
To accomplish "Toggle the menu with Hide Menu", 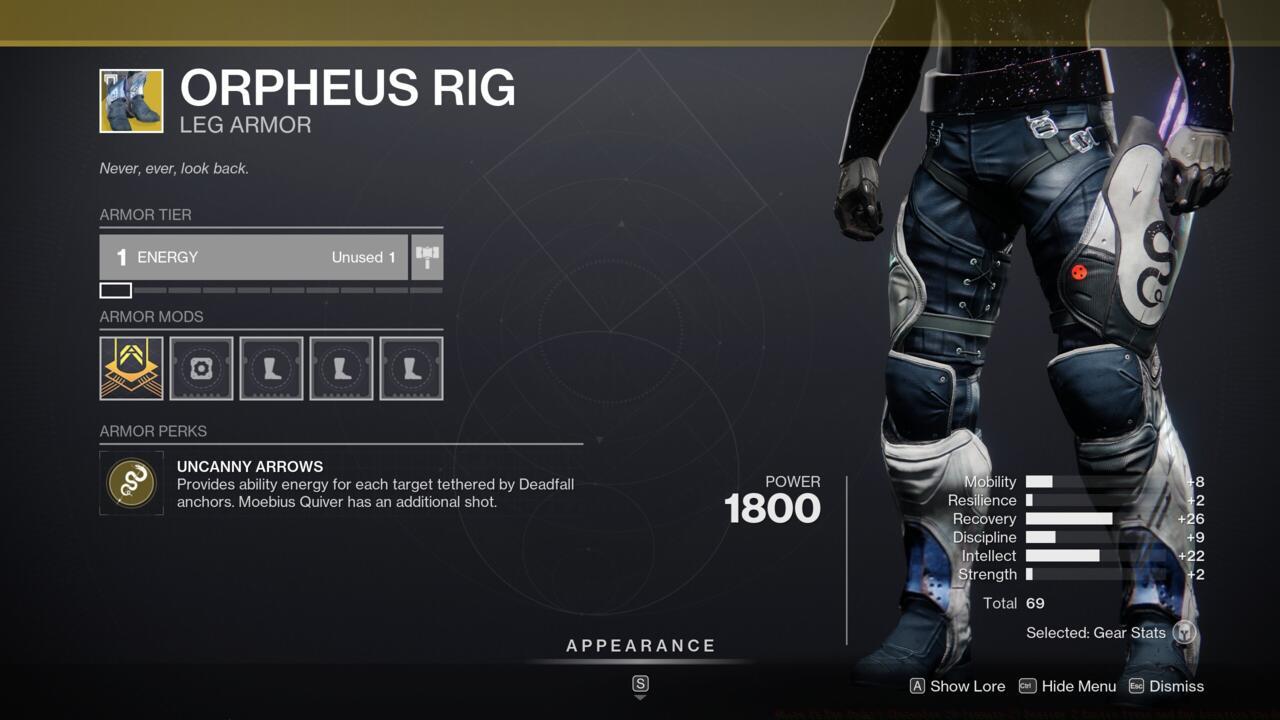I will (1067, 686).
